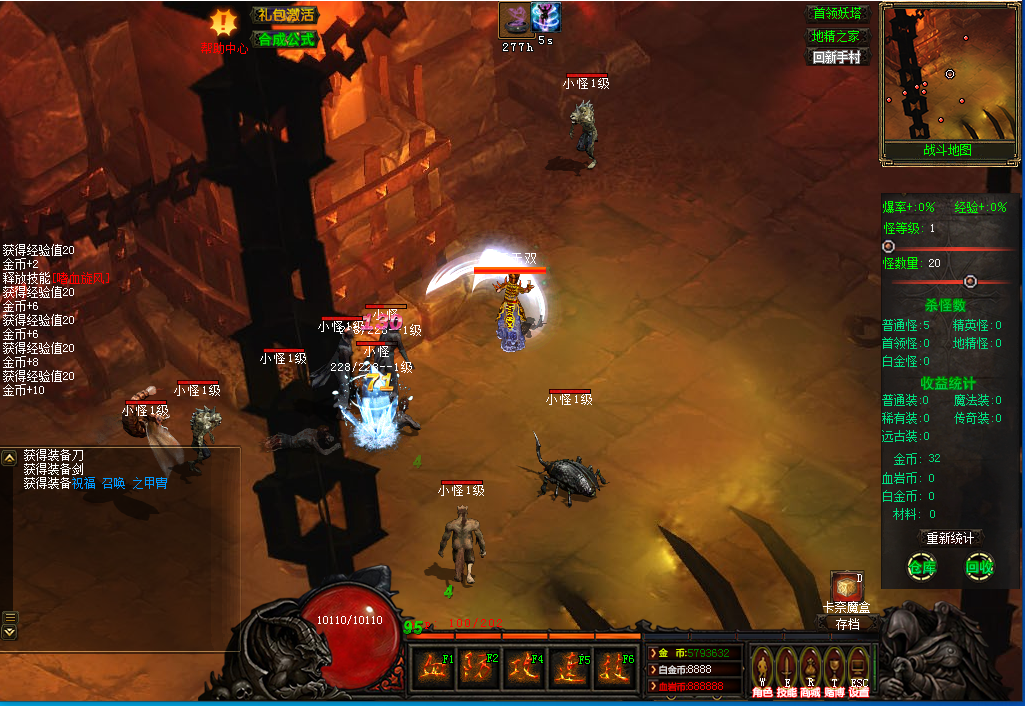This screenshot has height=706, width=1025.
Task: Open the 技能 skills panel
Action: tap(787, 670)
